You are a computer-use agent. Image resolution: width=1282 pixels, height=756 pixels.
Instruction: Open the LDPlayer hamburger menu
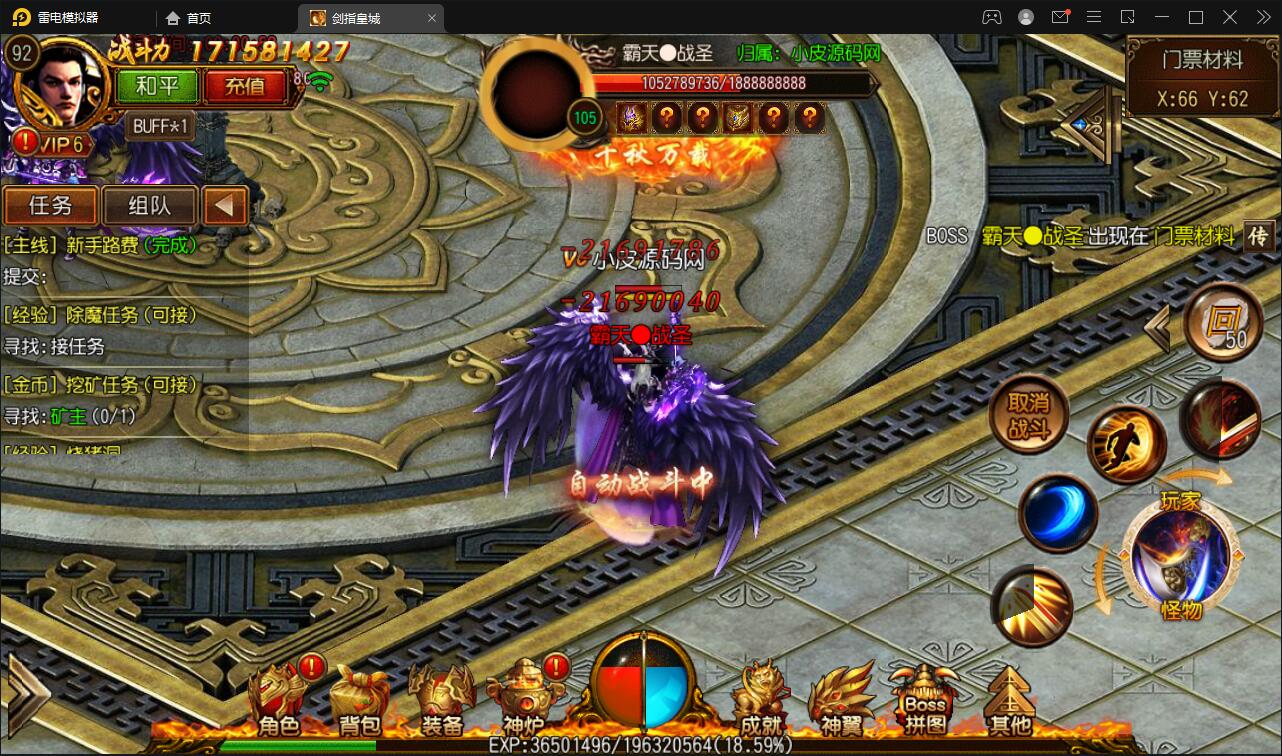1093,17
